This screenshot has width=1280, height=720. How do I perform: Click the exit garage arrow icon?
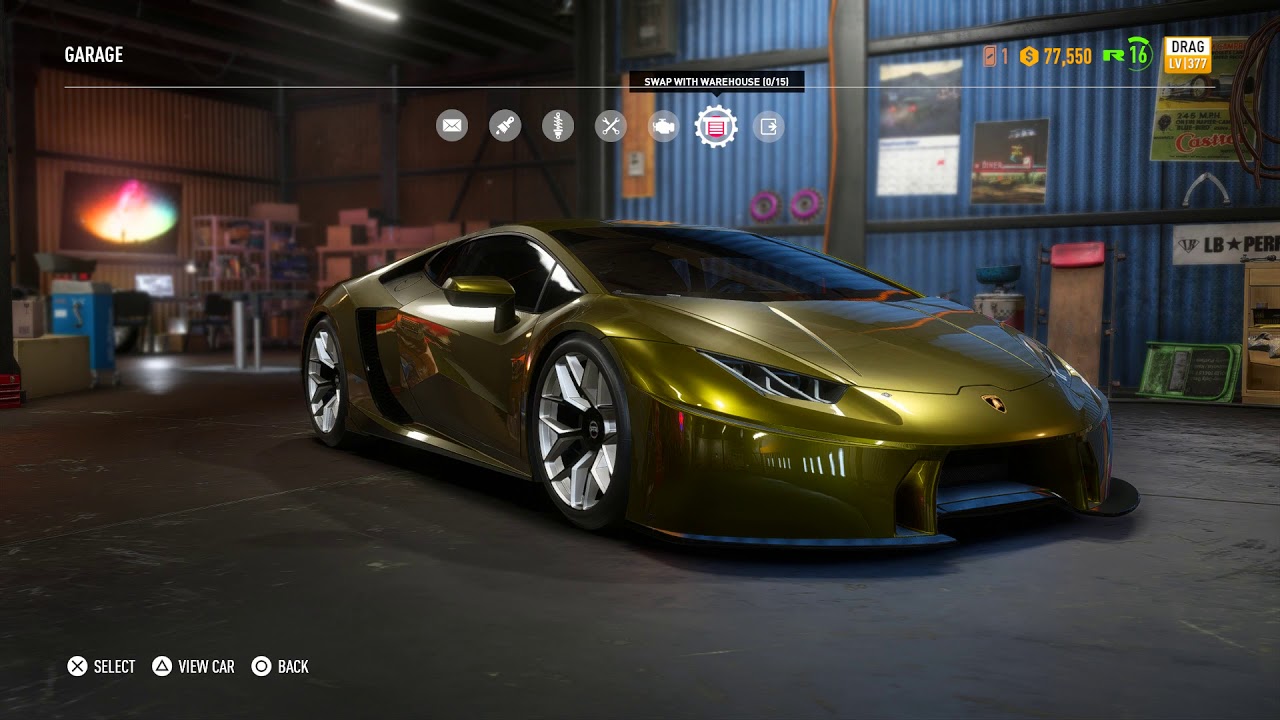768,126
